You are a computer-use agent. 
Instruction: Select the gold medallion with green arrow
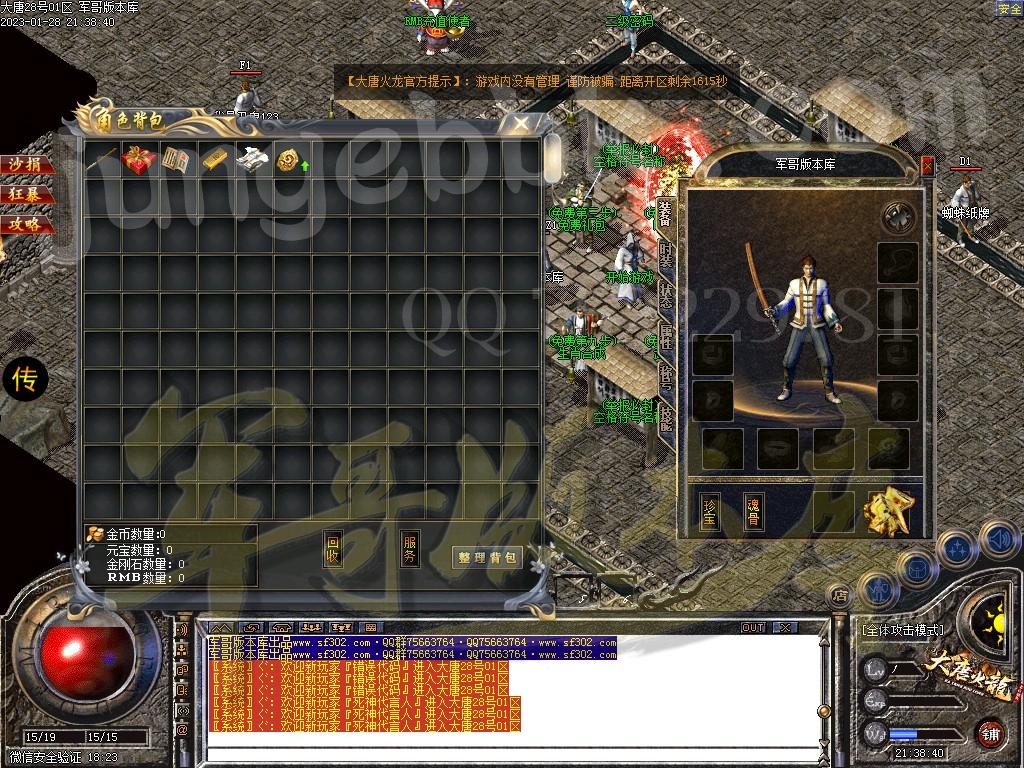click(291, 160)
